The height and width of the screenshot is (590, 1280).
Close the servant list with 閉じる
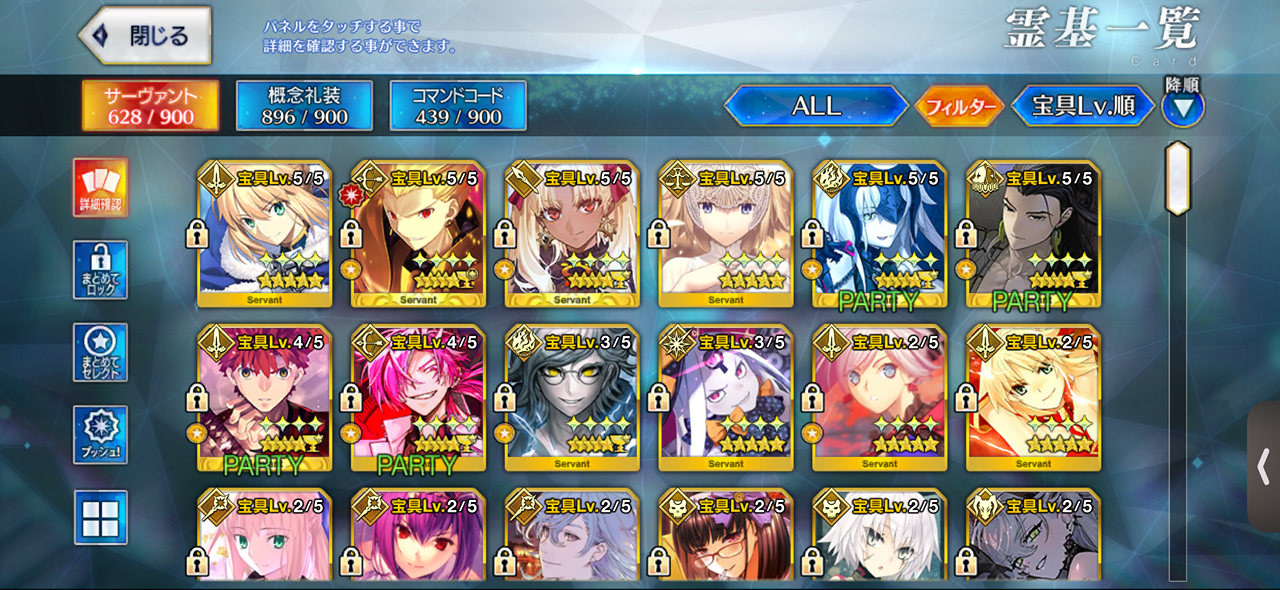click(x=146, y=36)
